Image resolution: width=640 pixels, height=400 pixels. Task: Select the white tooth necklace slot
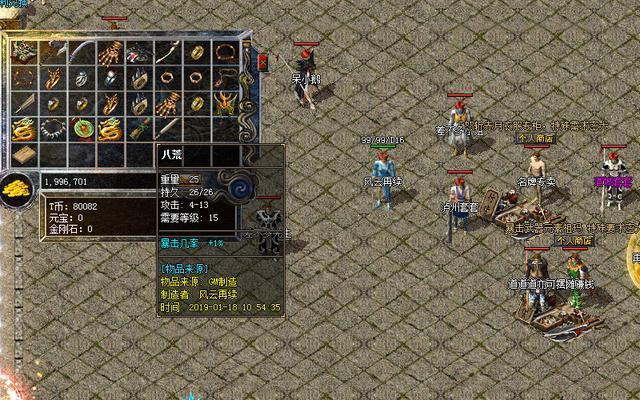(x=52, y=128)
